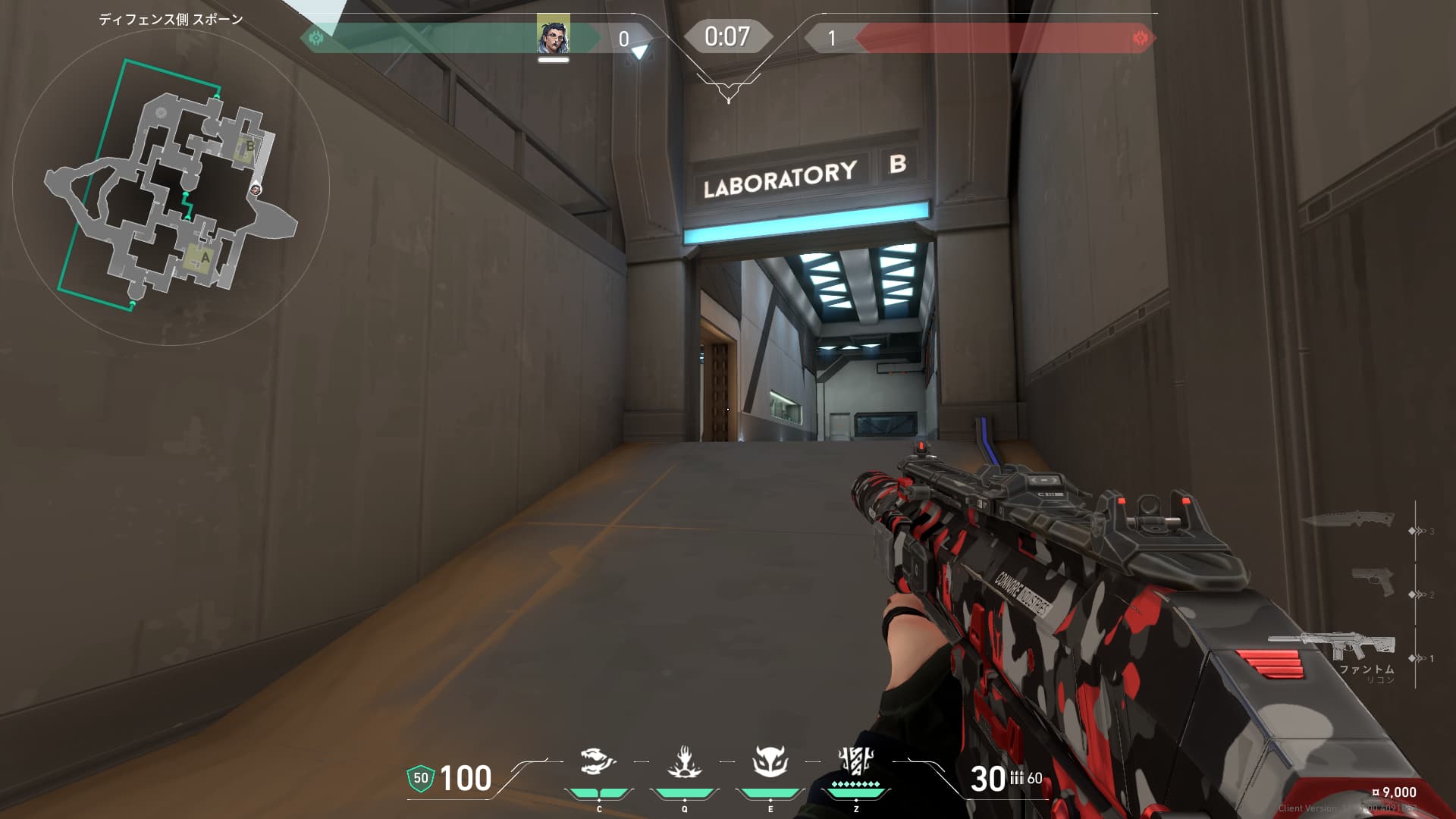Select the knife melee slot
This screenshot has width=1456, height=819.
pyautogui.click(x=1348, y=520)
